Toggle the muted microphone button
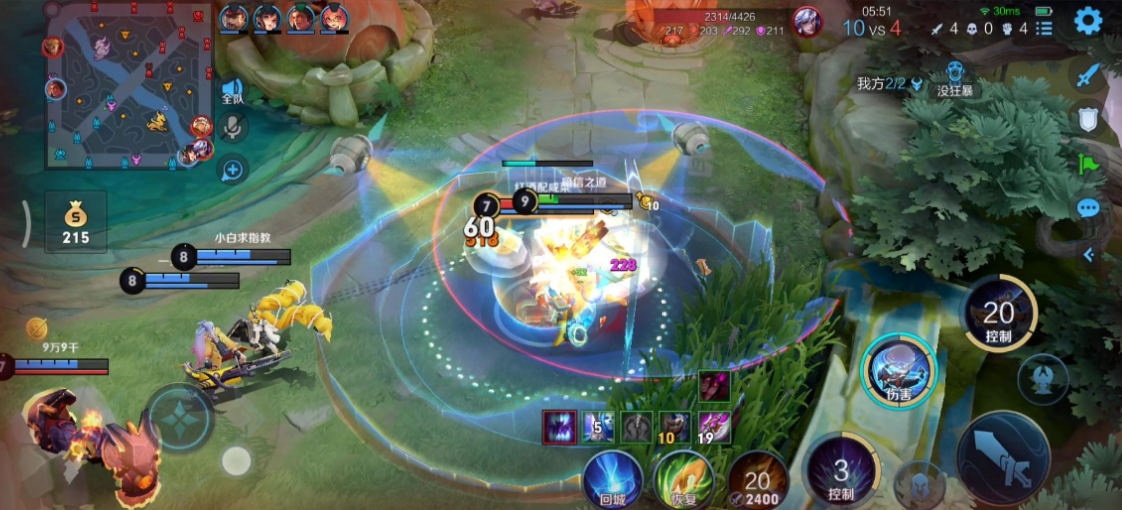Screen dimensions: 1122x510 (233, 127)
